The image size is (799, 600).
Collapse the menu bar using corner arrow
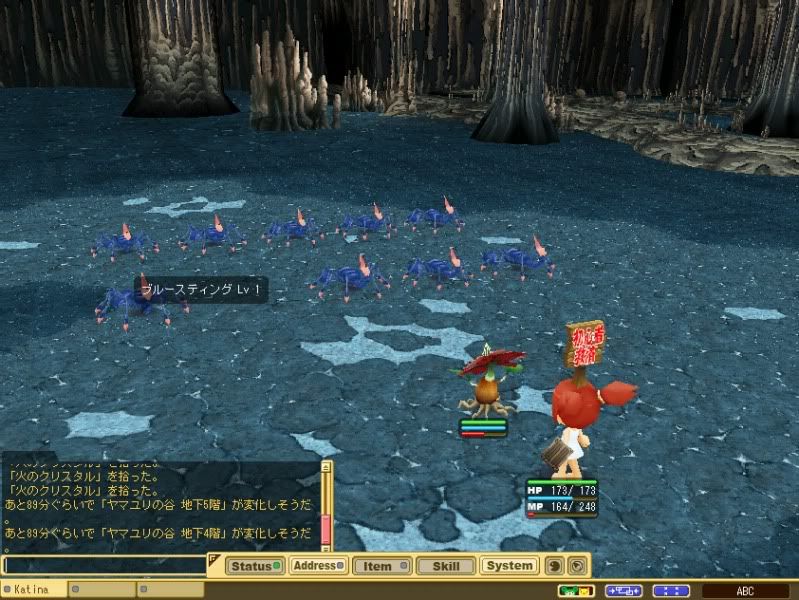coord(213,558)
